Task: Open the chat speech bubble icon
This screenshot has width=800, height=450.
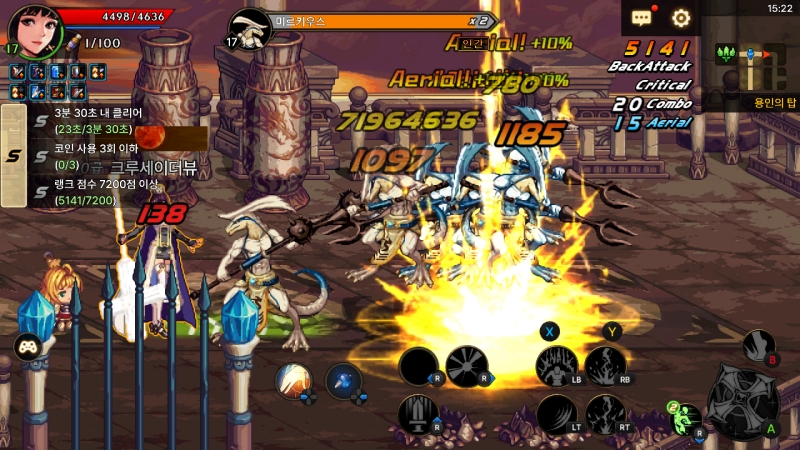Action: pos(641,17)
